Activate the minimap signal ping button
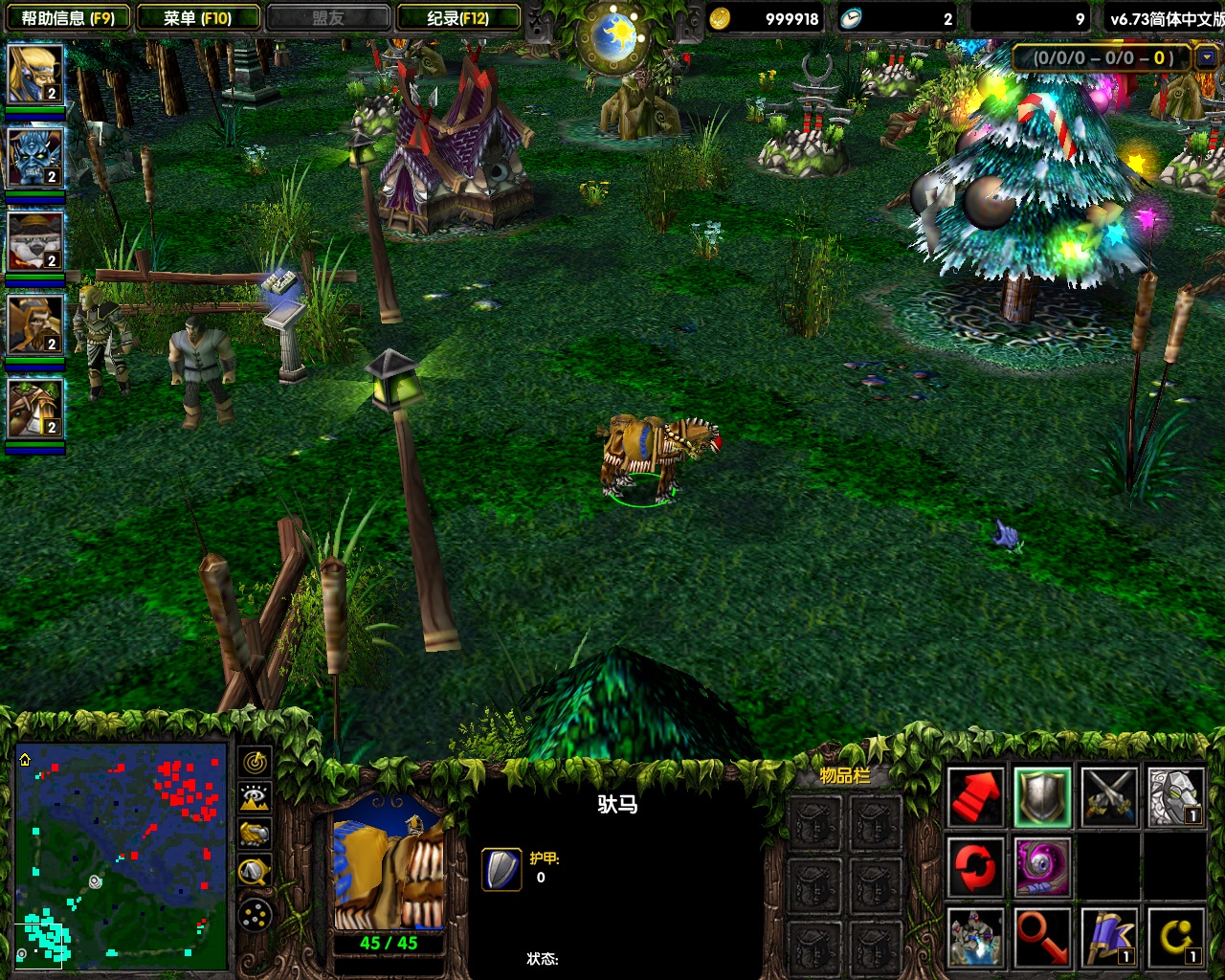1225x980 pixels. coord(255,763)
